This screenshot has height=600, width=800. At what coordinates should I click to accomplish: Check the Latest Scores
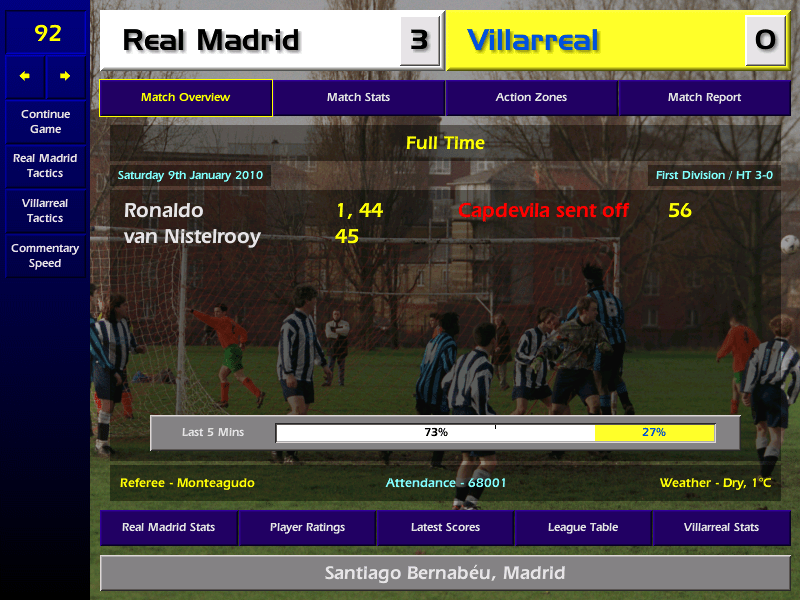point(445,527)
